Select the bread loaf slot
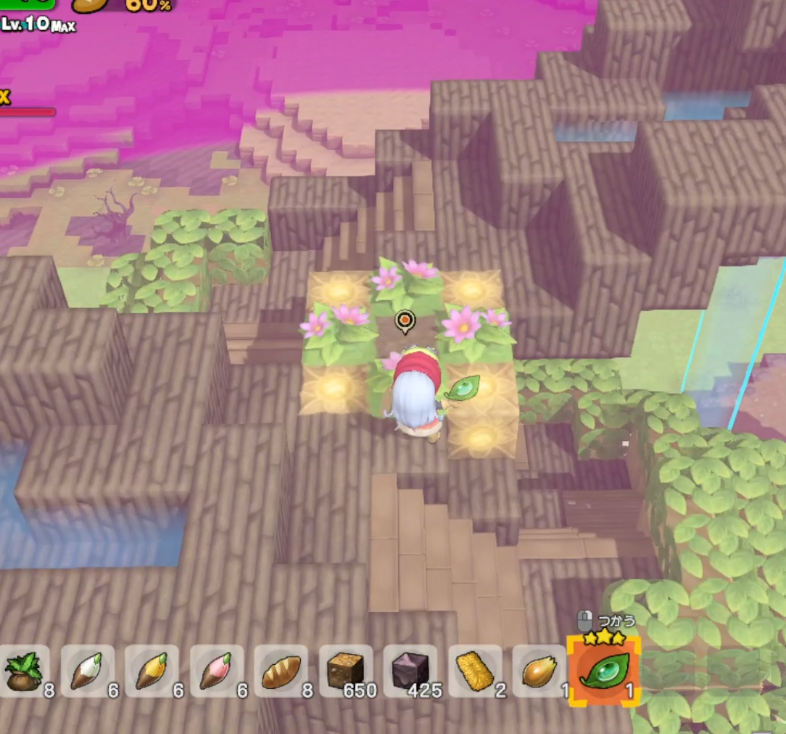Viewport: 786px width, 734px height. 281,671
